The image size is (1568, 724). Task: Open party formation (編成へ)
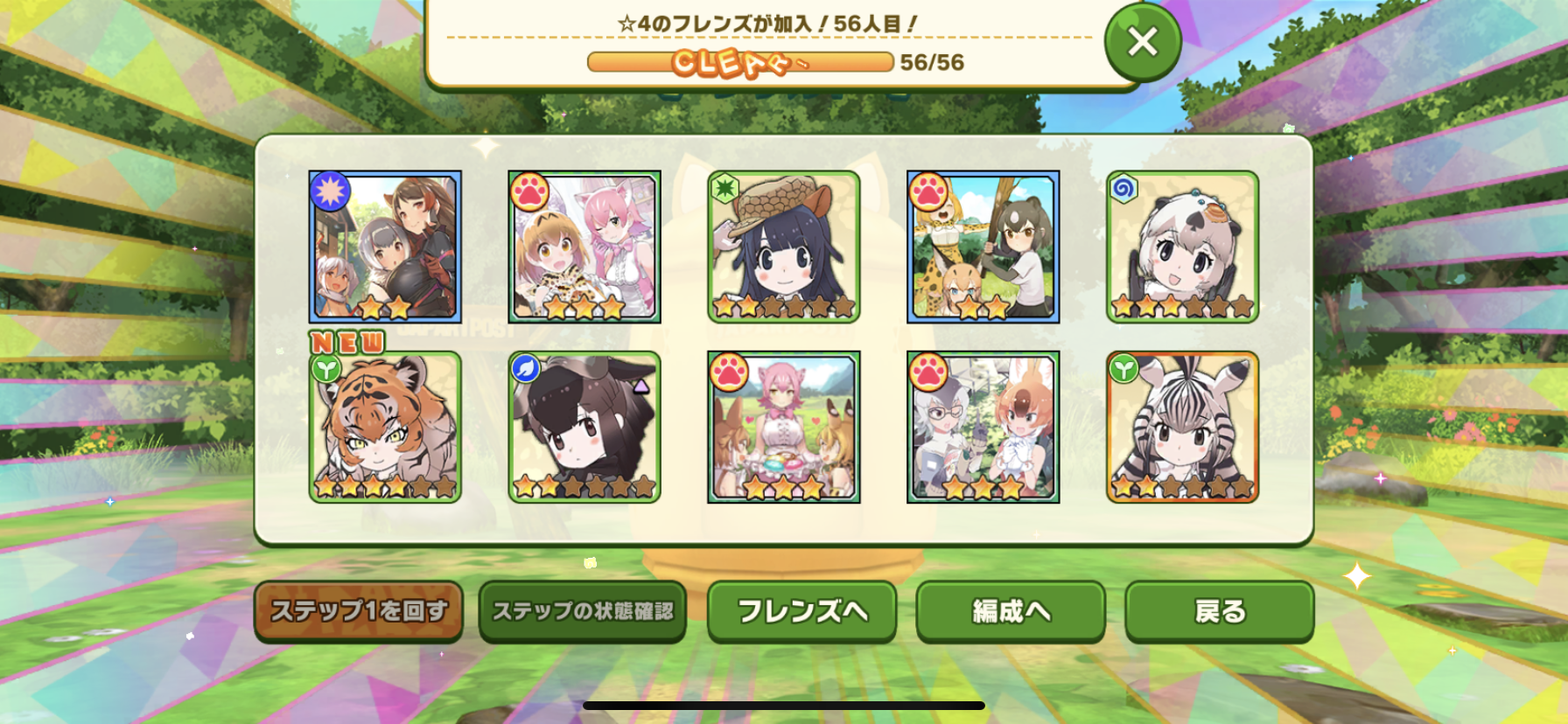tap(1011, 611)
